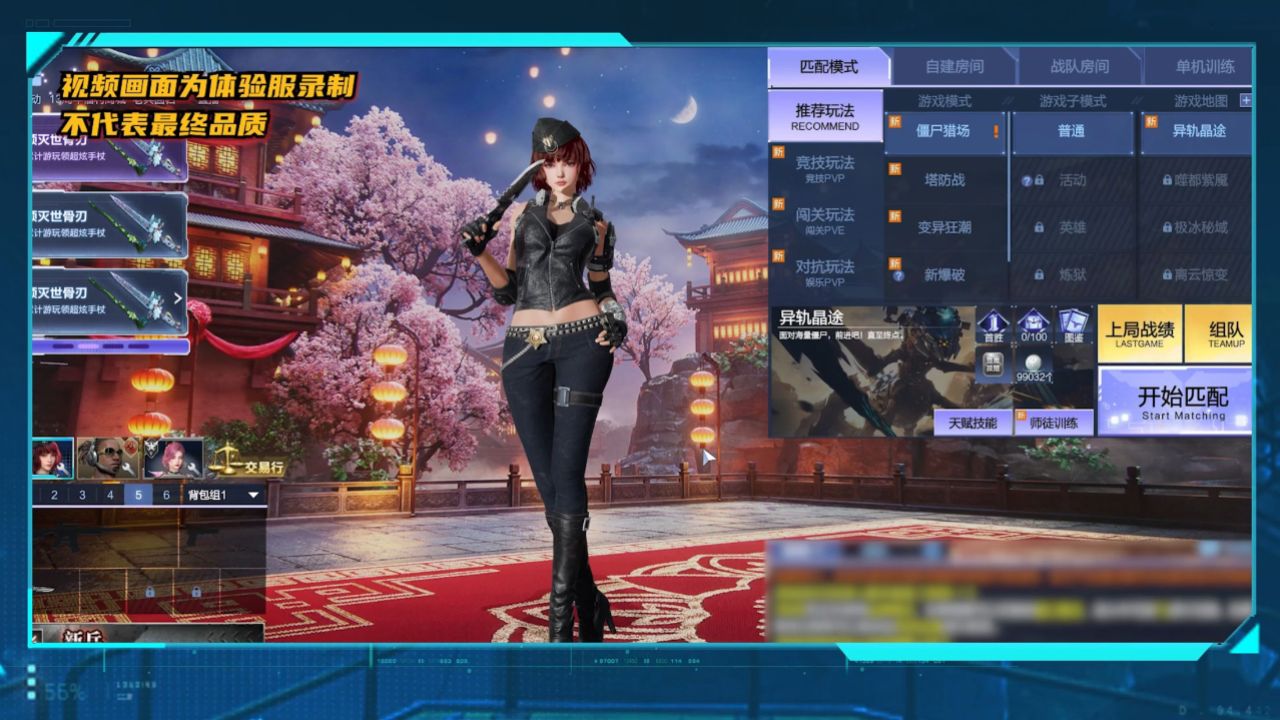The height and width of the screenshot is (720, 1280).
Task: Click the 99032 currency sphere icon
Action: coord(1032,363)
